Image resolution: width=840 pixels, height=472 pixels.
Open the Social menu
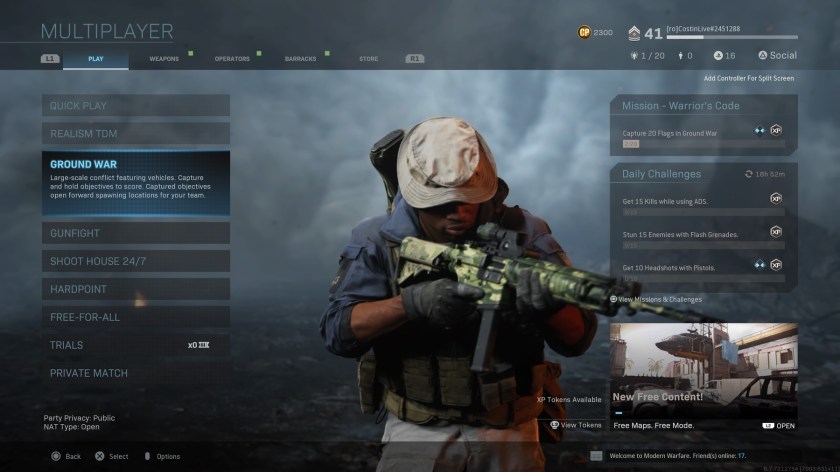(778, 56)
